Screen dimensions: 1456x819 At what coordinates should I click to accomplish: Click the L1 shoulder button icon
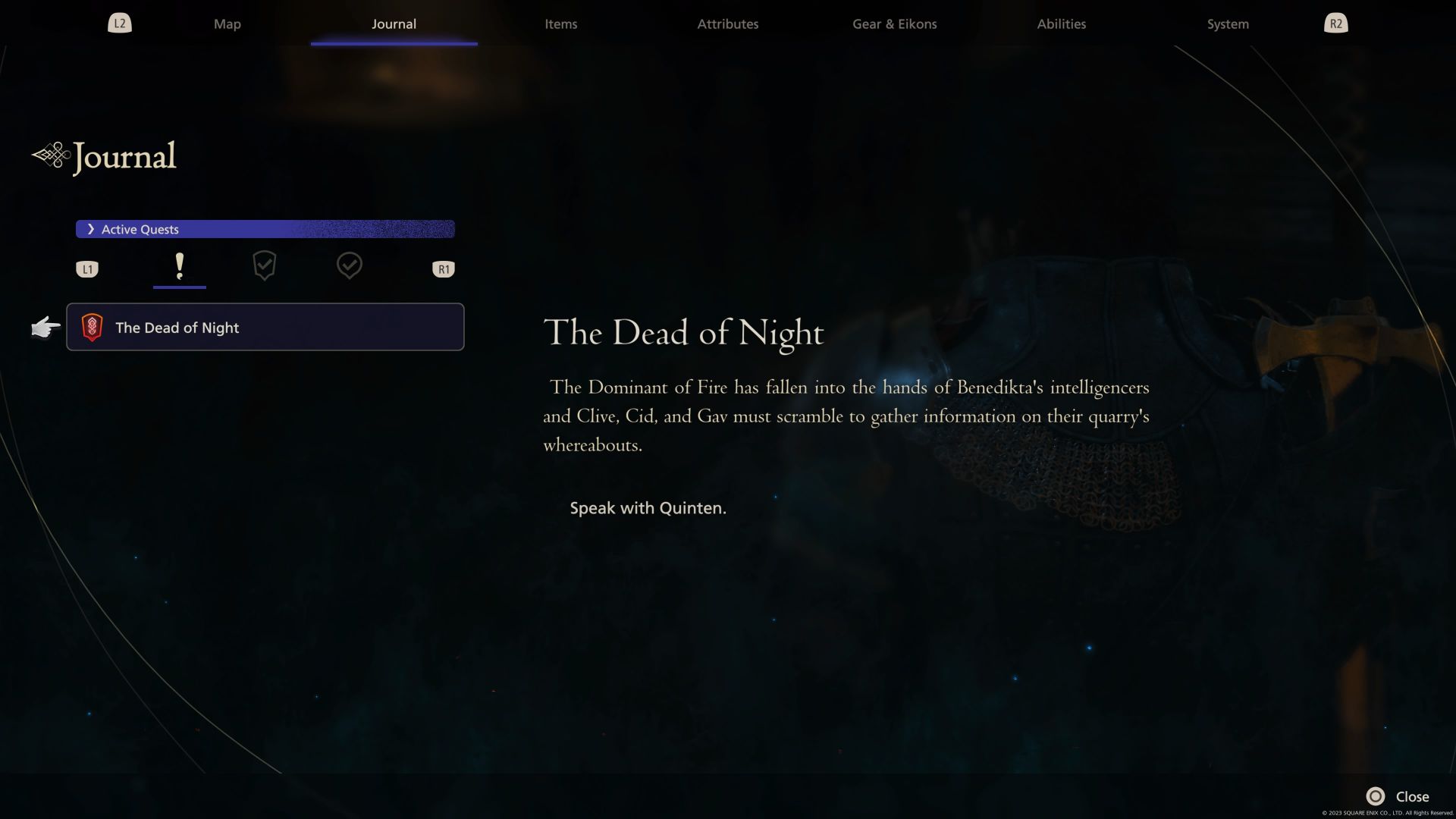coord(87,268)
